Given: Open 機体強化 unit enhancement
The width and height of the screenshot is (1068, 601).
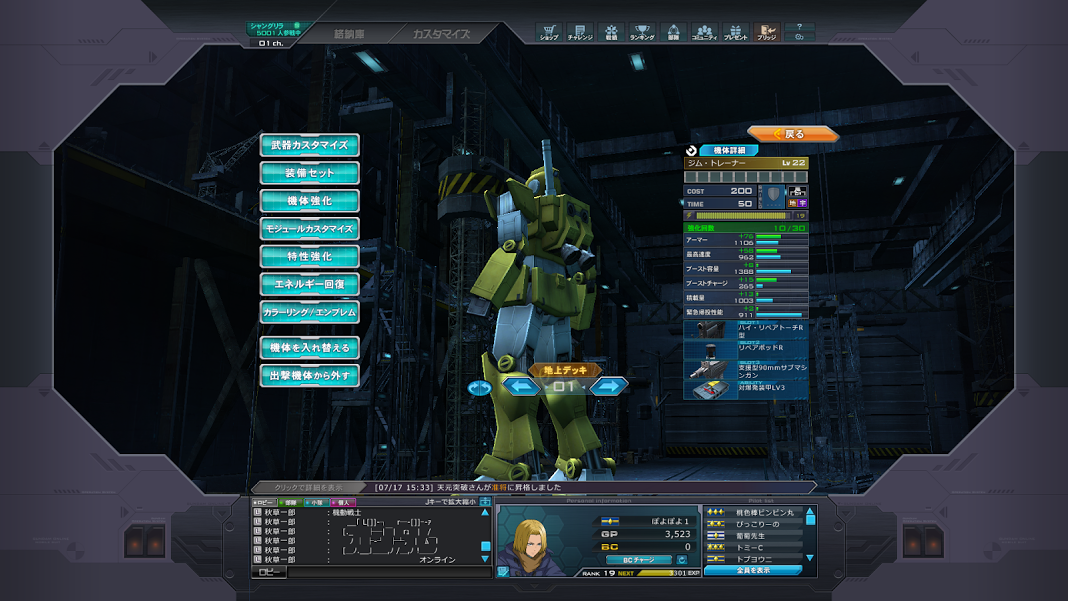Looking at the screenshot, I should coord(310,201).
